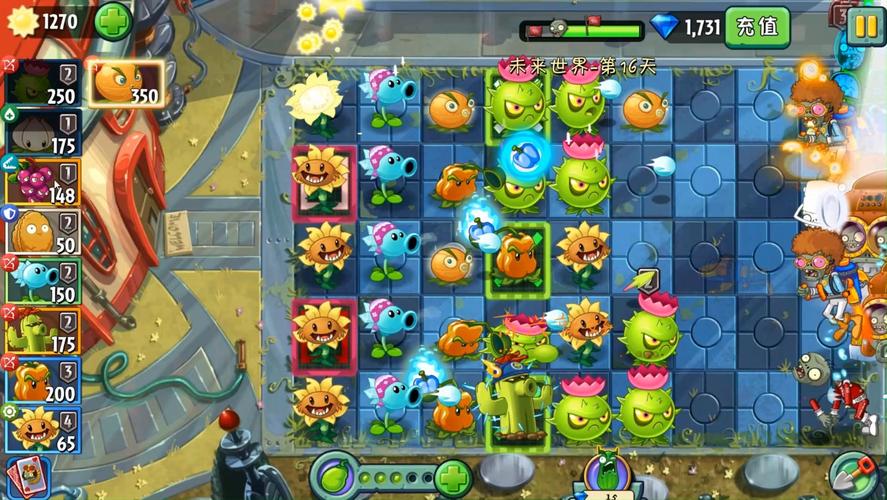Pause the game
The height and width of the screenshot is (500, 887).
tap(863, 25)
